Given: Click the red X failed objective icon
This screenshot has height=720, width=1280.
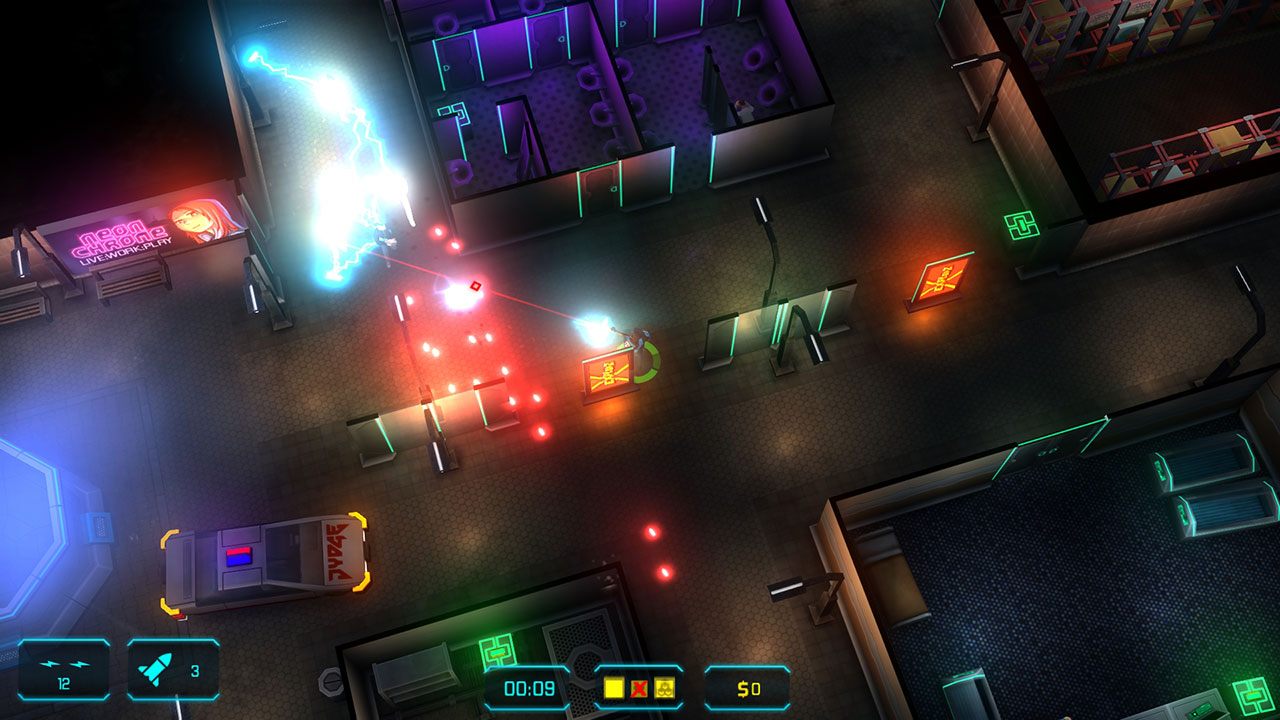Looking at the screenshot, I should pyautogui.click(x=637, y=687).
